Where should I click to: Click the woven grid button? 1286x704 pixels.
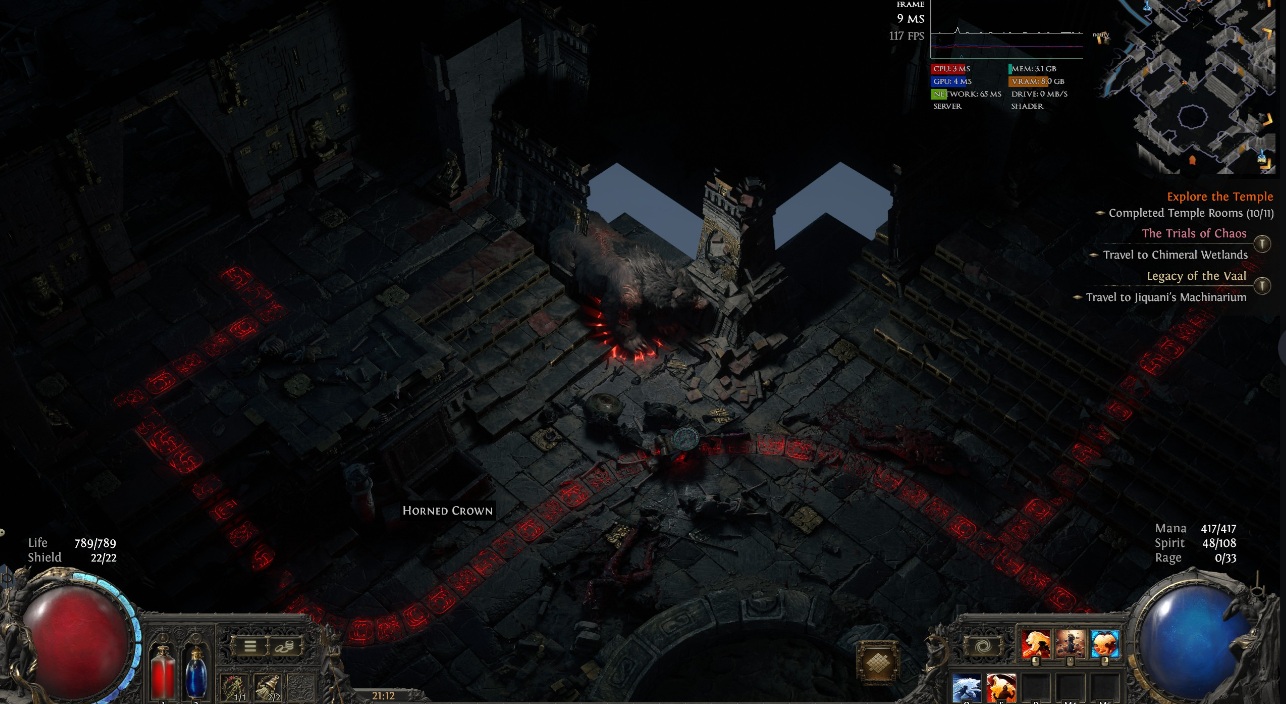coord(878,661)
